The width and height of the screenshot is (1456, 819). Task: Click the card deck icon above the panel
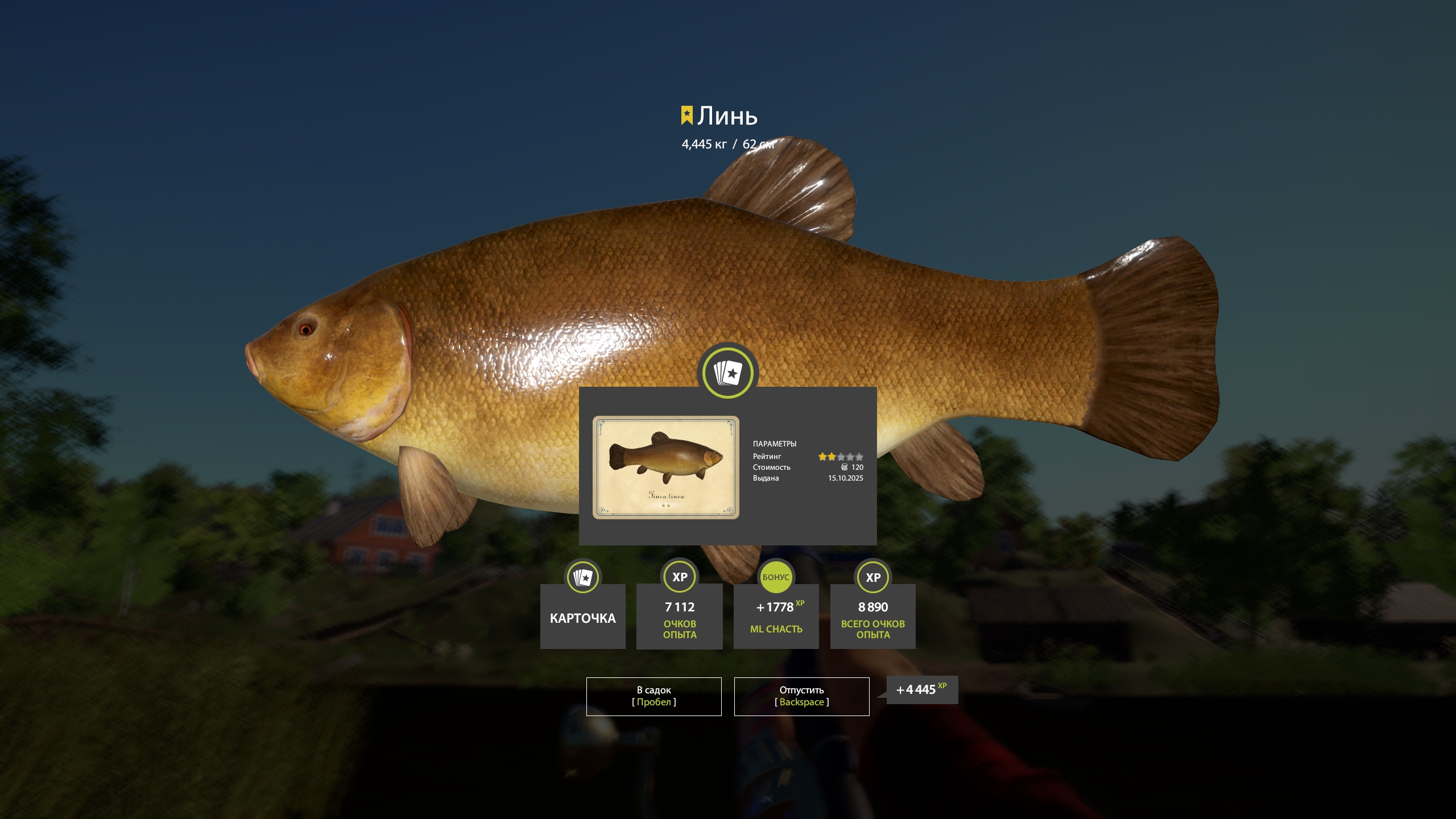[x=727, y=373]
